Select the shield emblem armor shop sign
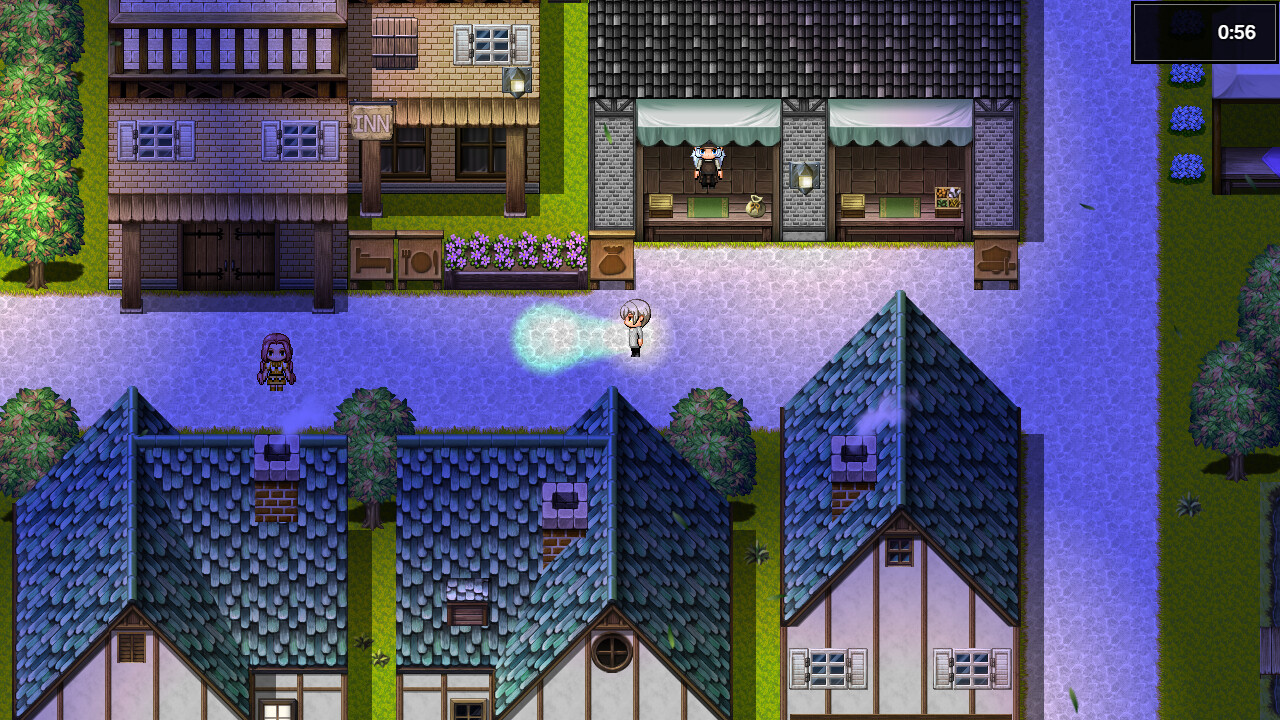 (996, 260)
